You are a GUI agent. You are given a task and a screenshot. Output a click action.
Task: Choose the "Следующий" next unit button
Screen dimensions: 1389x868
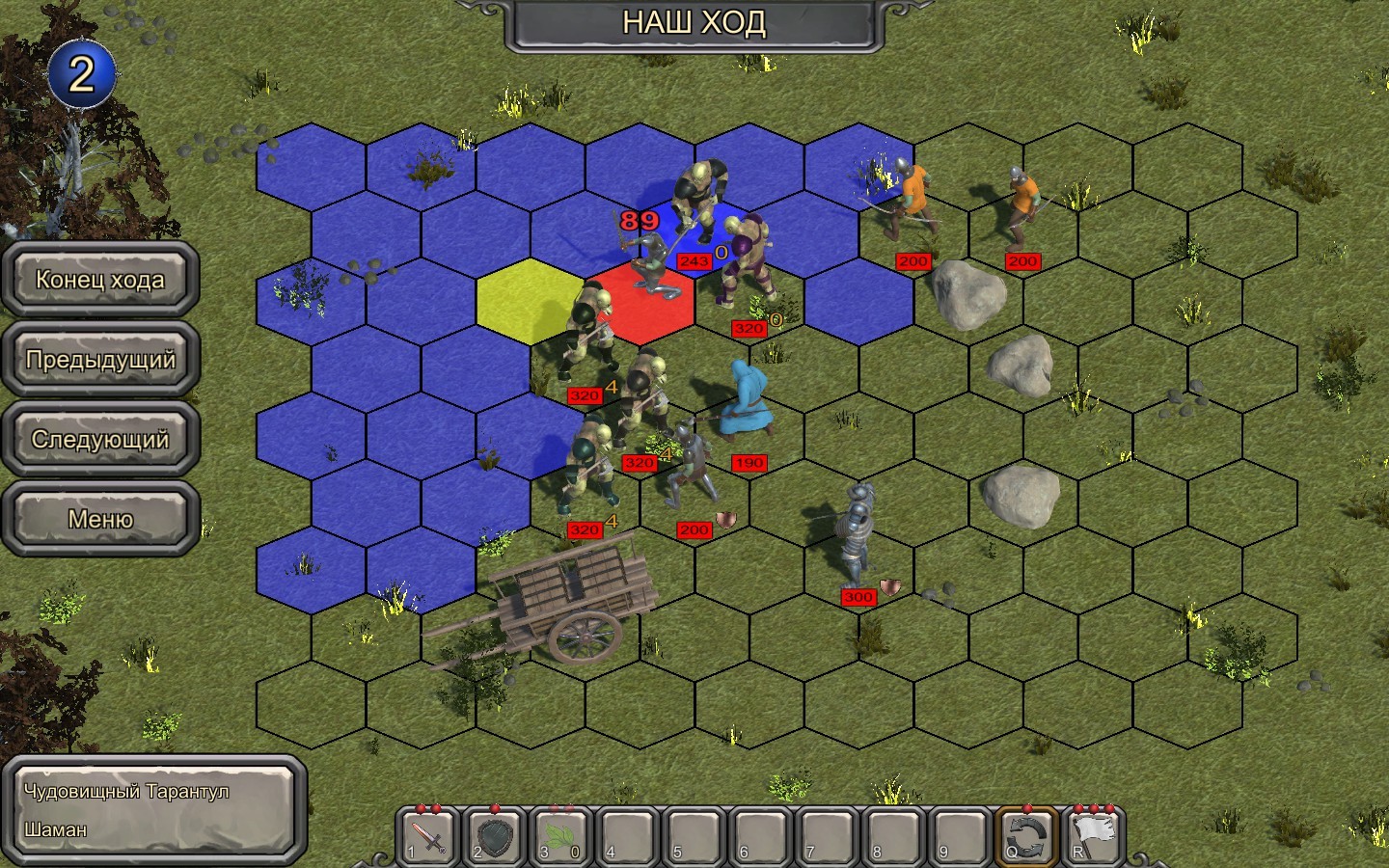point(100,440)
